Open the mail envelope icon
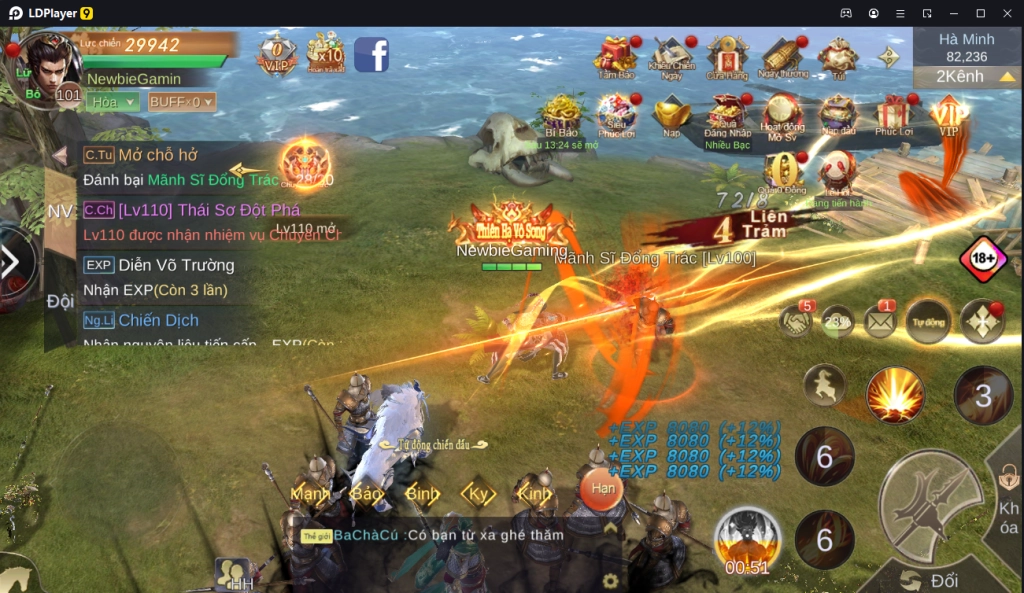 tap(880, 321)
